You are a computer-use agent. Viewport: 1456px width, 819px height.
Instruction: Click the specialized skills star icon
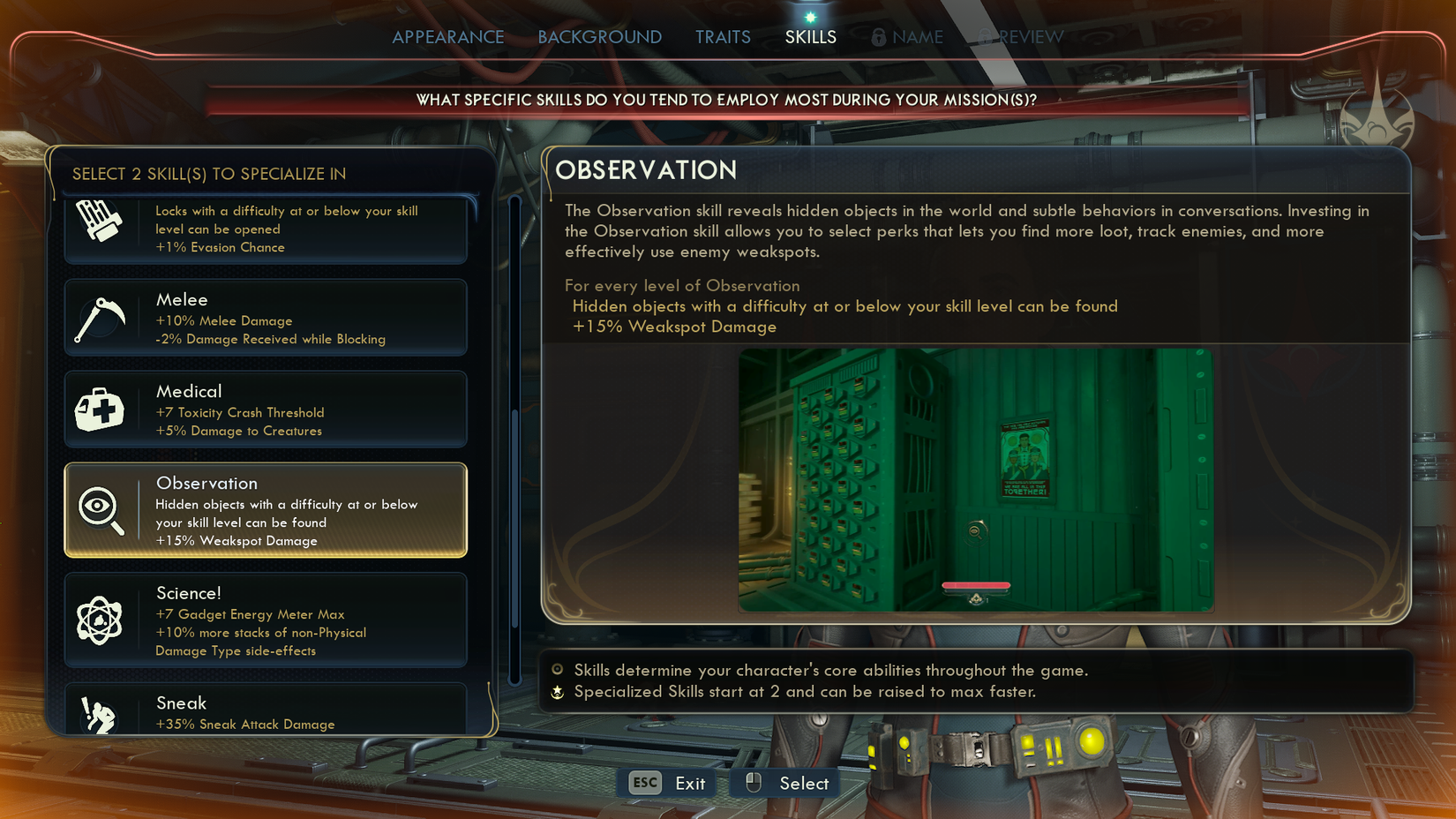coord(557,693)
